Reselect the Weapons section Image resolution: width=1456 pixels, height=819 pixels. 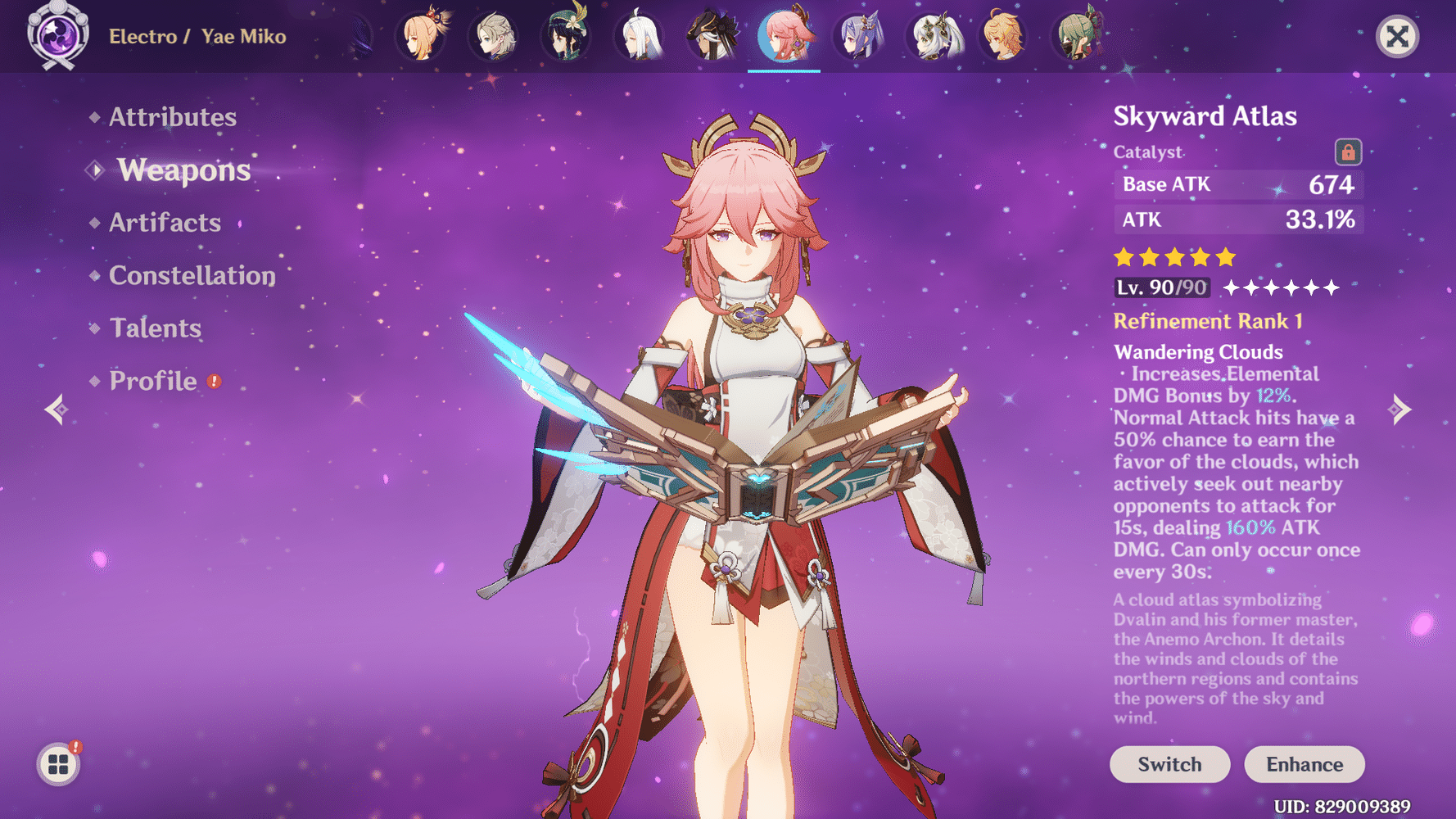pyautogui.click(x=183, y=170)
